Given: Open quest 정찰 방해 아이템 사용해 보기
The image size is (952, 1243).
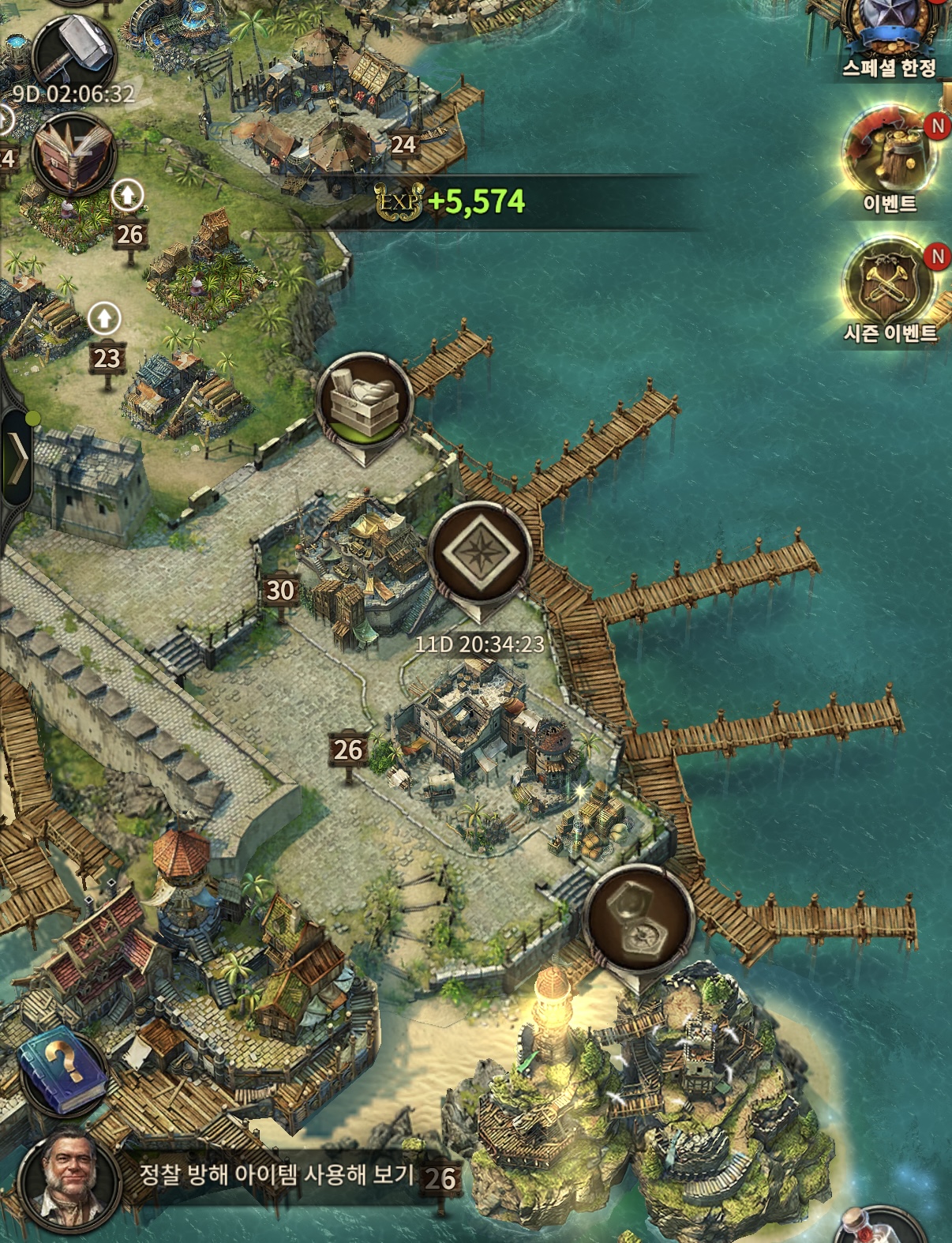Looking at the screenshot, I should coord(276,1175).
